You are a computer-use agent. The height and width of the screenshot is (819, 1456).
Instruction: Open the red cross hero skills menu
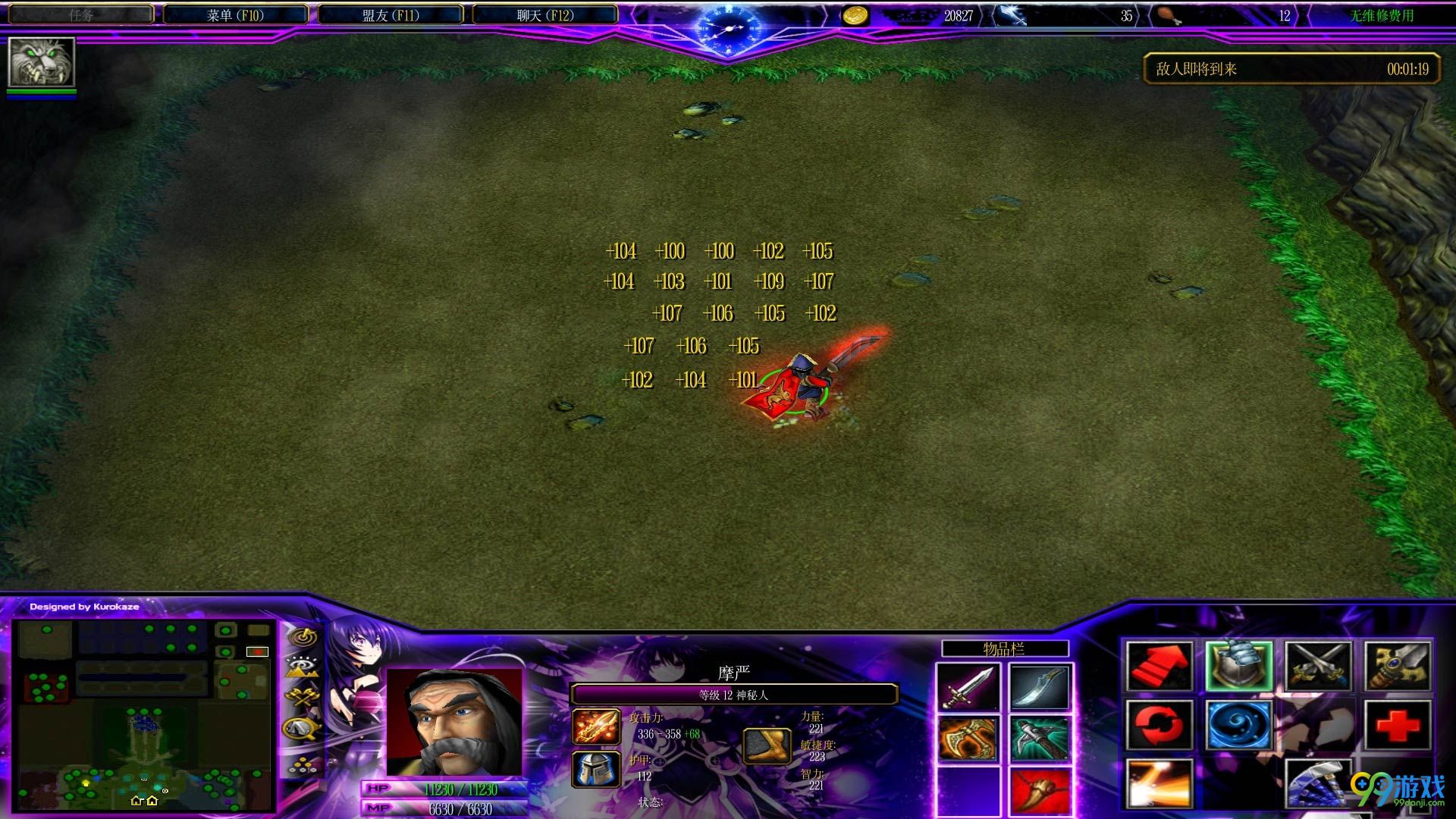1398,726
